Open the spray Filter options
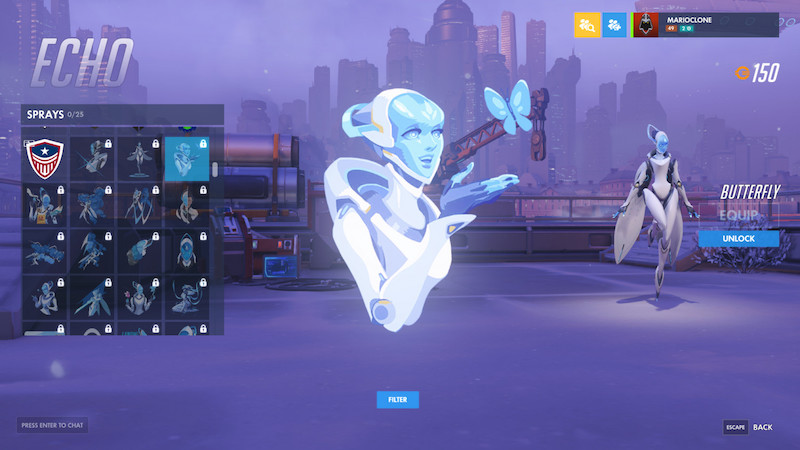 pos(397,400)
